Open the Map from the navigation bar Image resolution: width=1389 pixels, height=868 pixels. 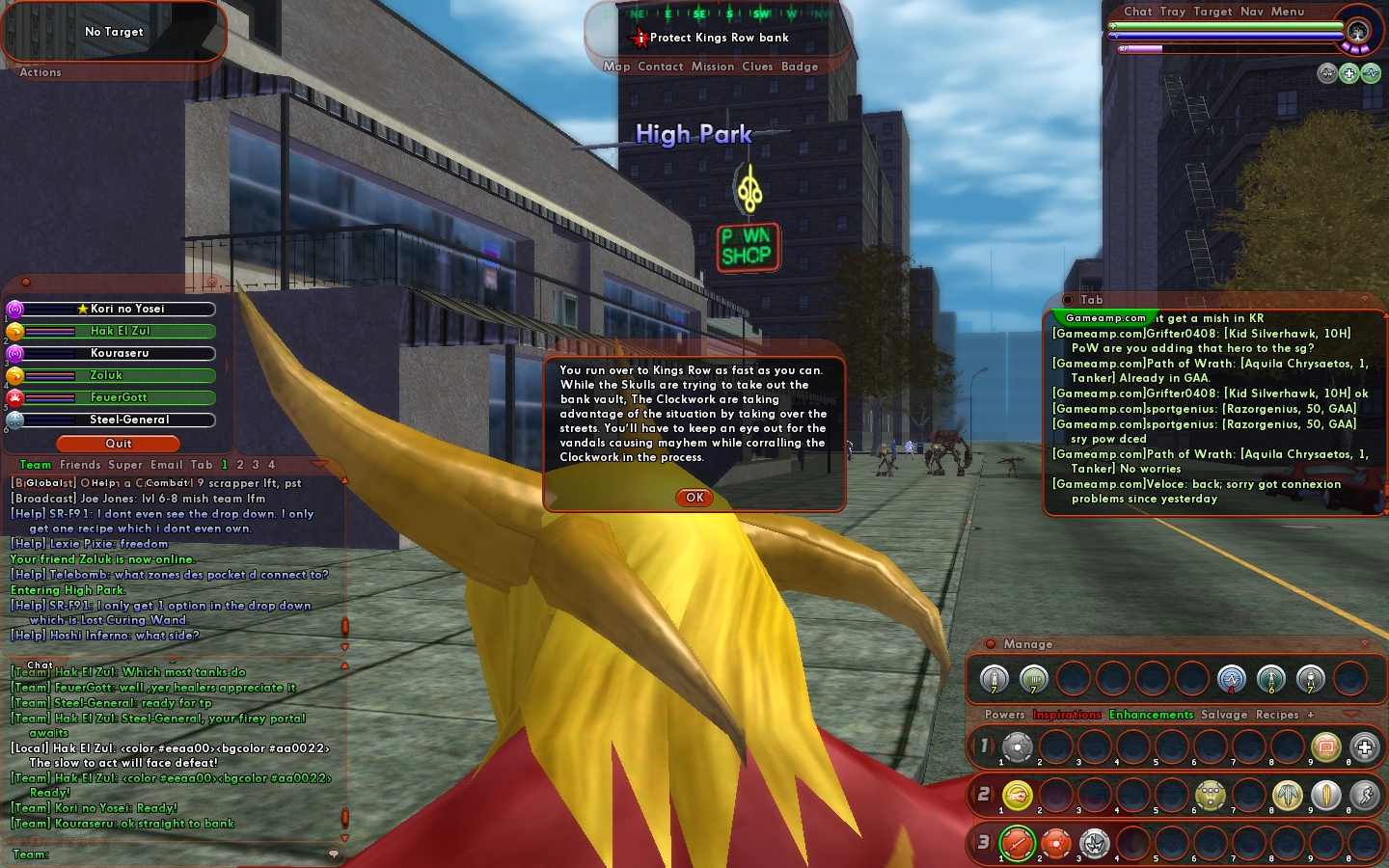coord(616,67)
